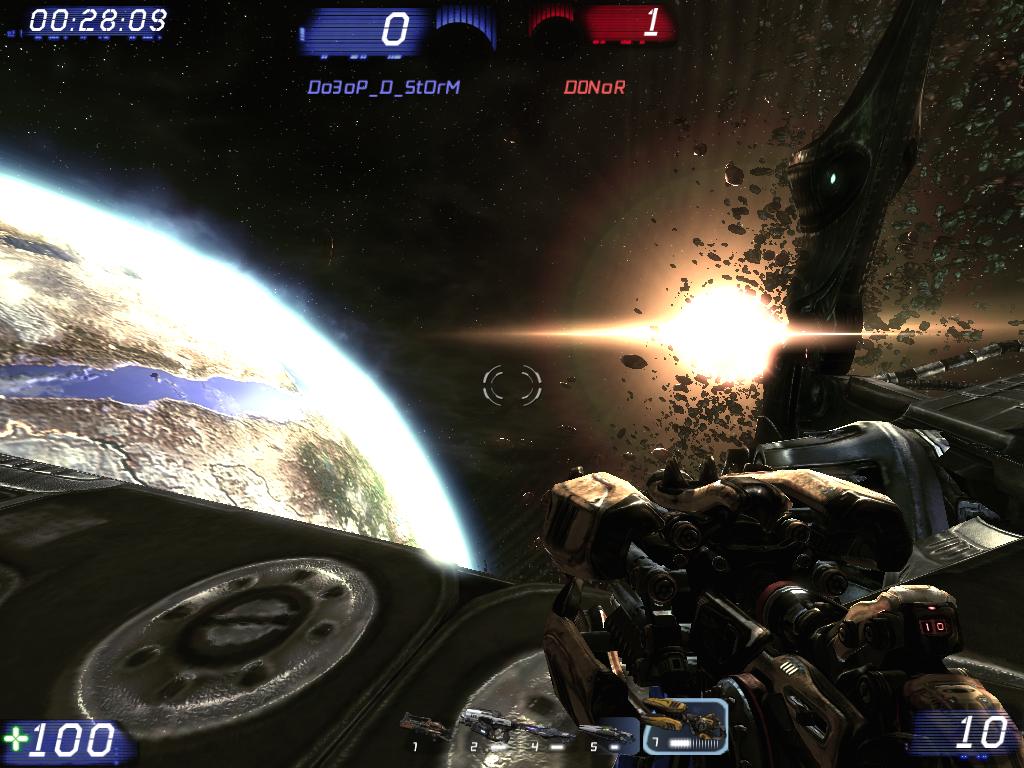Choose the slot 4 Shock Rifle
Screen dimensions: 1024x768
(550, 732)
